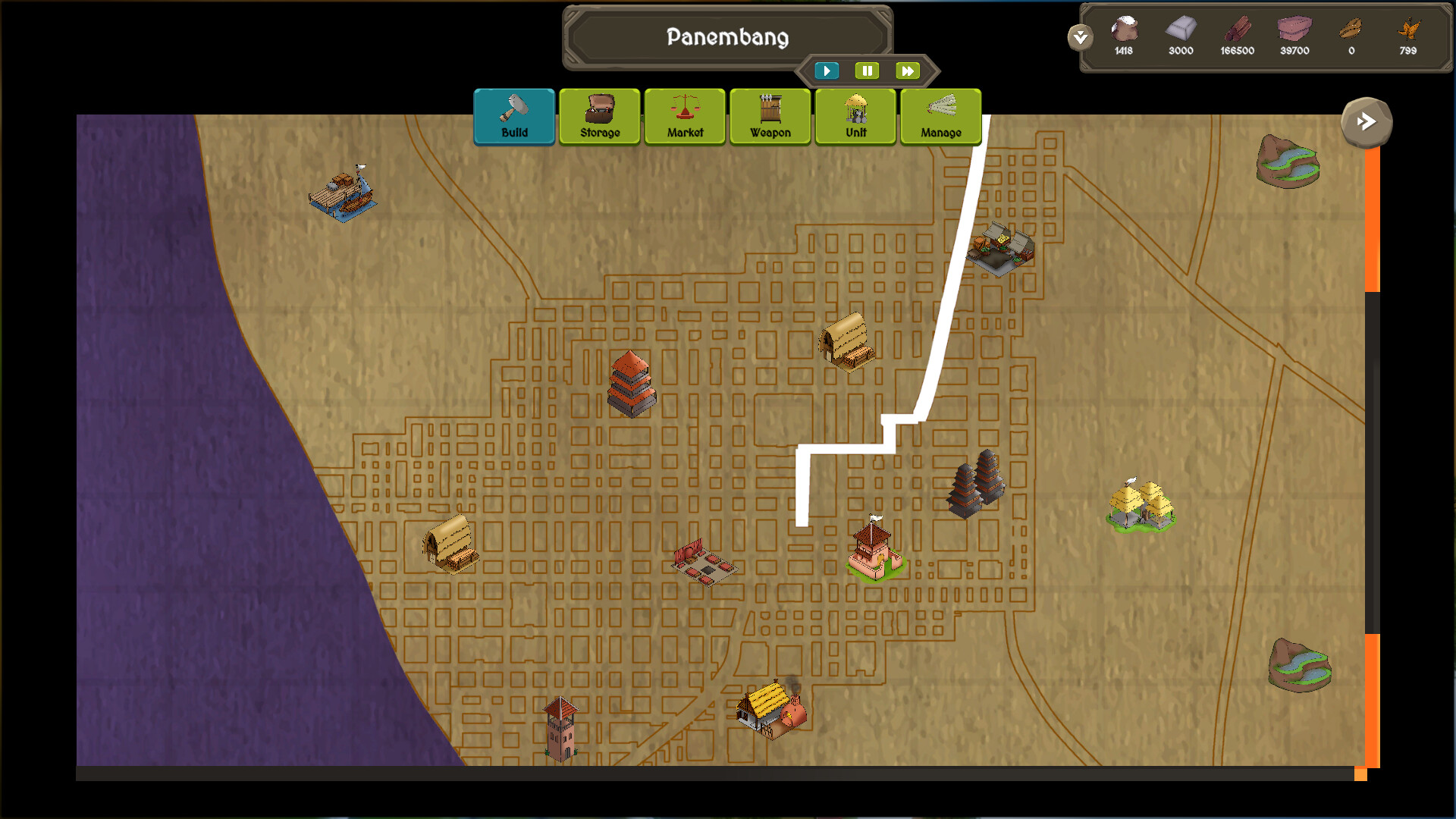Toggle pause on the game clock
This screenshot has width=1456, height=819.
[x=868, y=71]
